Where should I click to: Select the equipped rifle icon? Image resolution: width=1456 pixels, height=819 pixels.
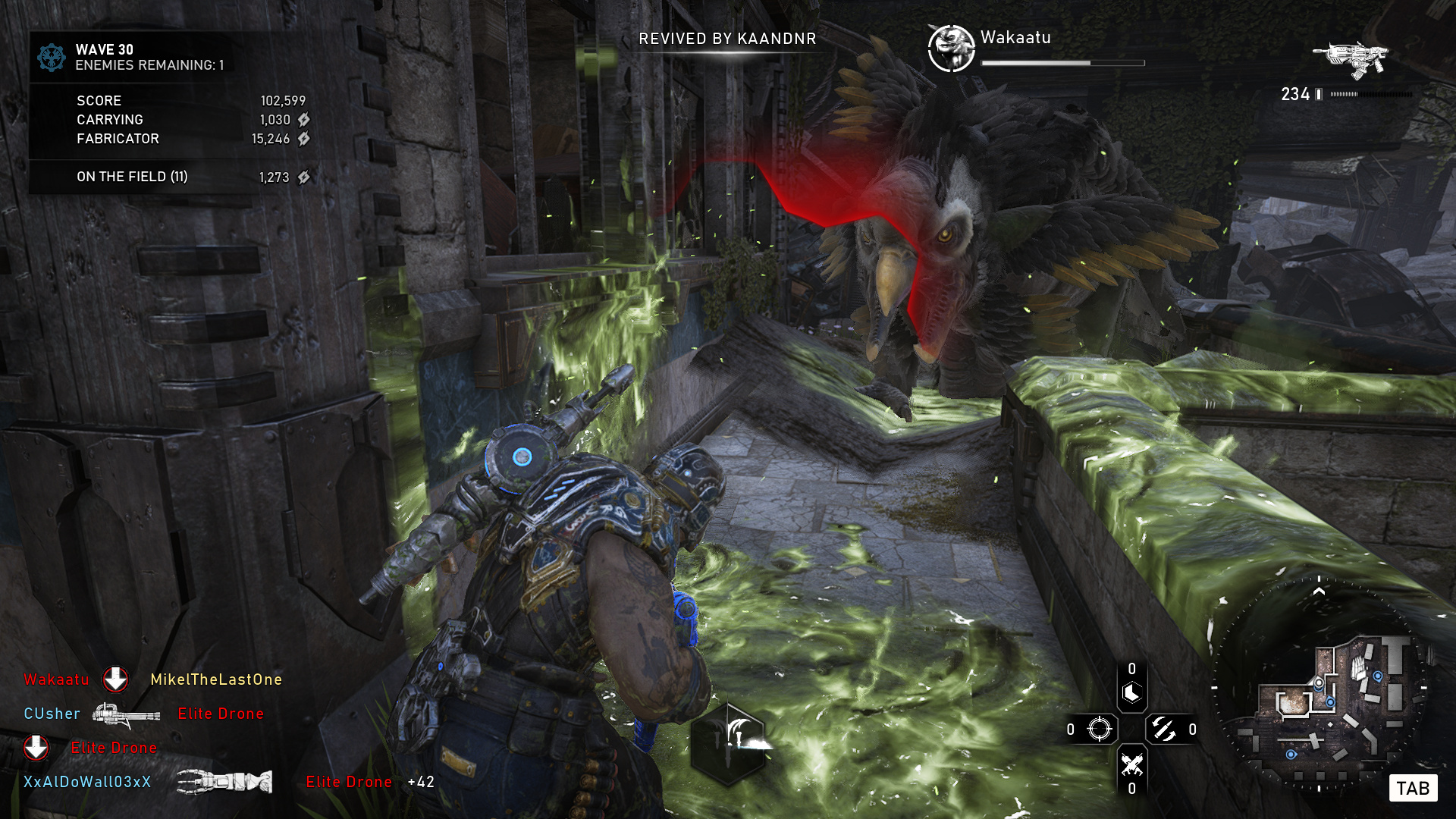pyautogui.click(x=1351, y=59)
